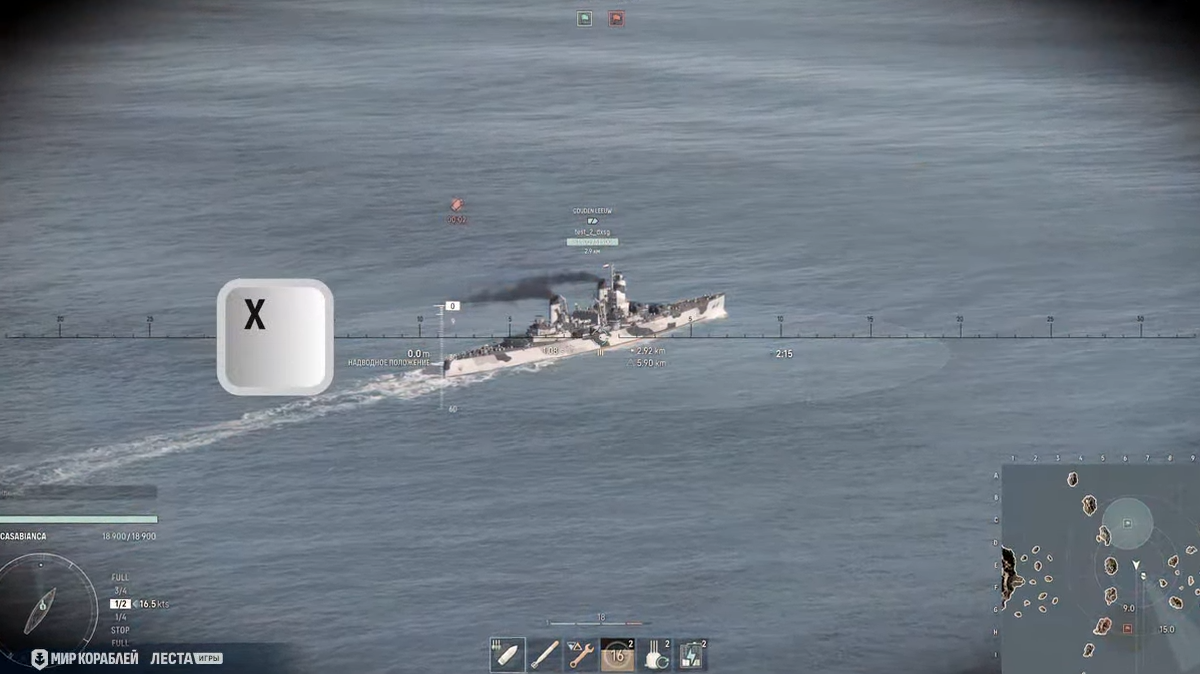Select the highlighted 1/2 throttle setting
1200x674 pixels.
[120, 604]
